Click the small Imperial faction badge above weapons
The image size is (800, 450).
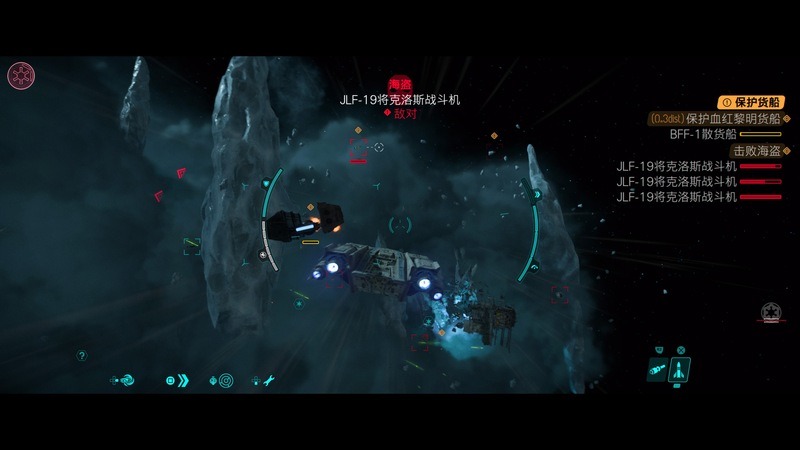(x=770, y=311)
